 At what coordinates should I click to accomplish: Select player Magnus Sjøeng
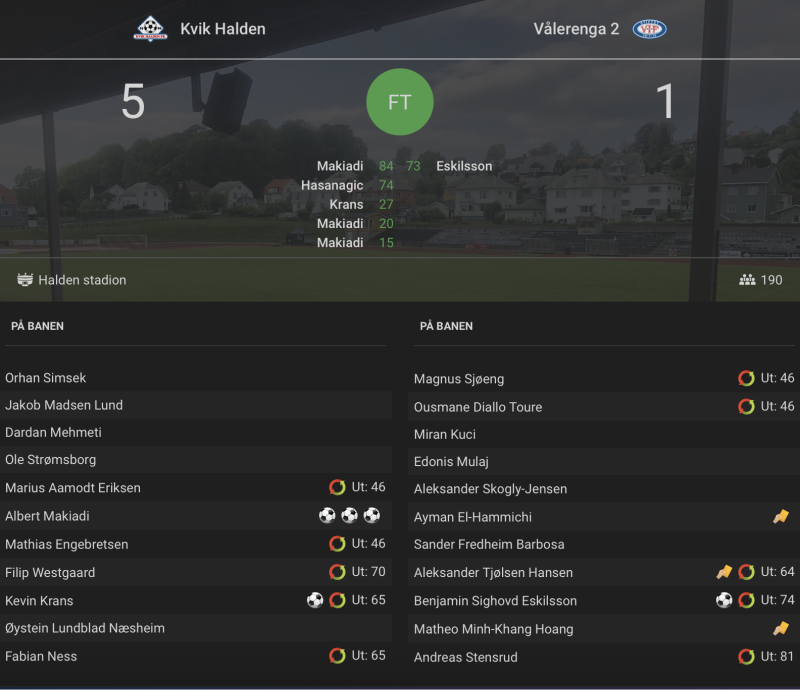pos(459,379)
